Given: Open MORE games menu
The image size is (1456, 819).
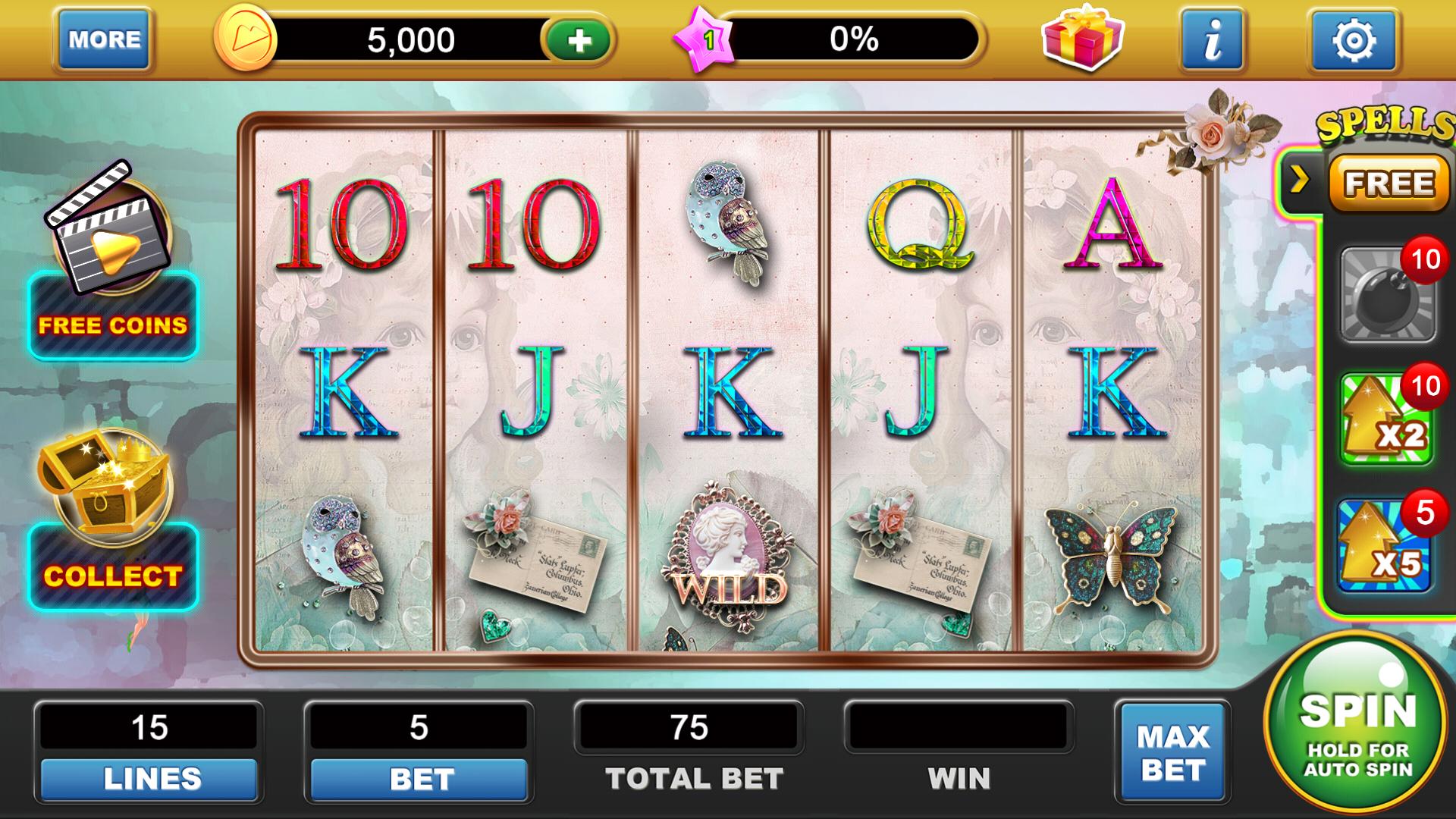Looking at the screenshot, I should tap(102, 39).
